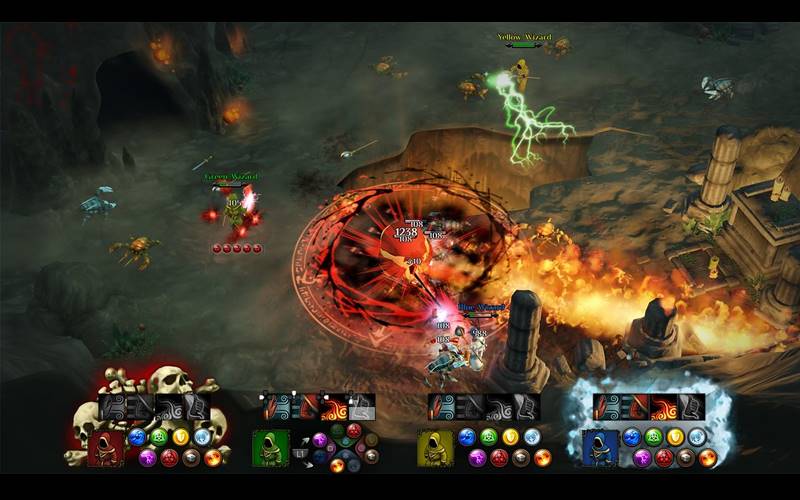The image size is (800, 500).
Task: Choose the yellow wizard's pale cold element
Action: tap(532, 437)
